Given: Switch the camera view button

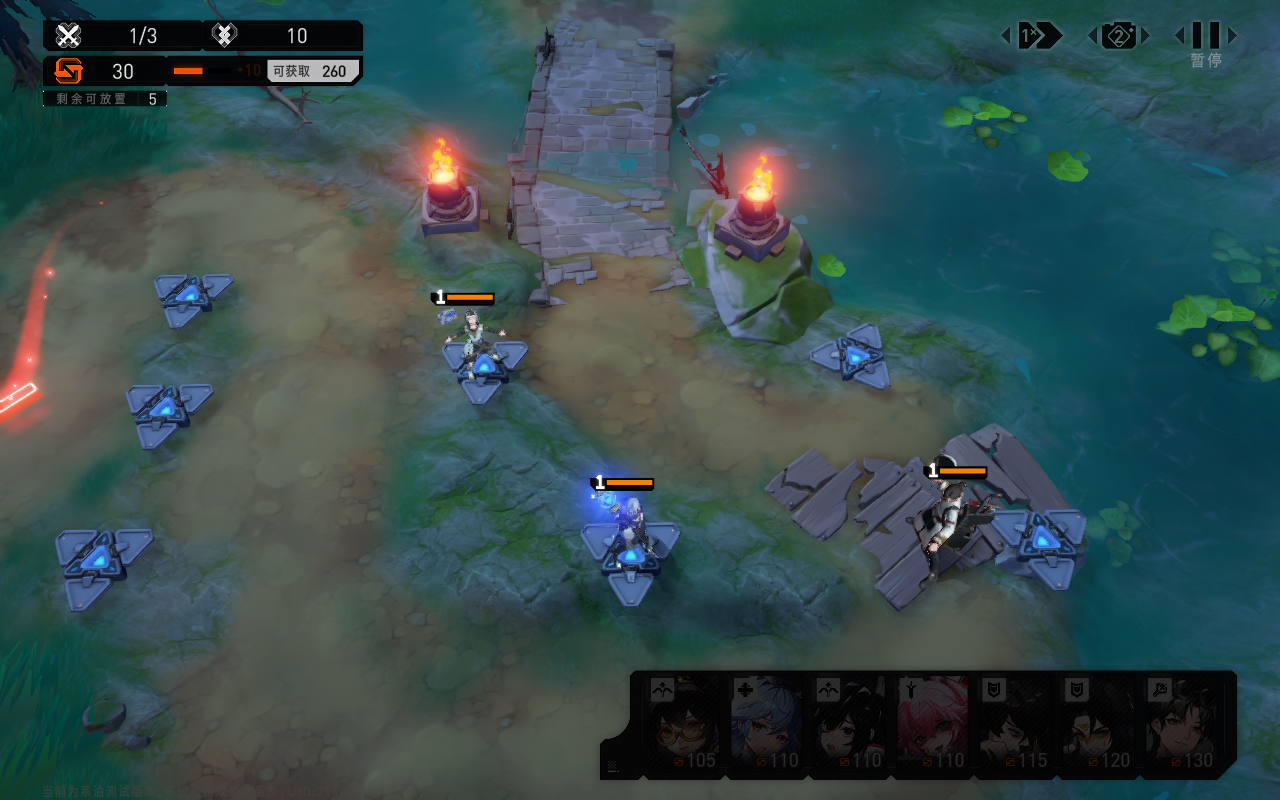Looking at the screenshot, I should coord(1118,37).
